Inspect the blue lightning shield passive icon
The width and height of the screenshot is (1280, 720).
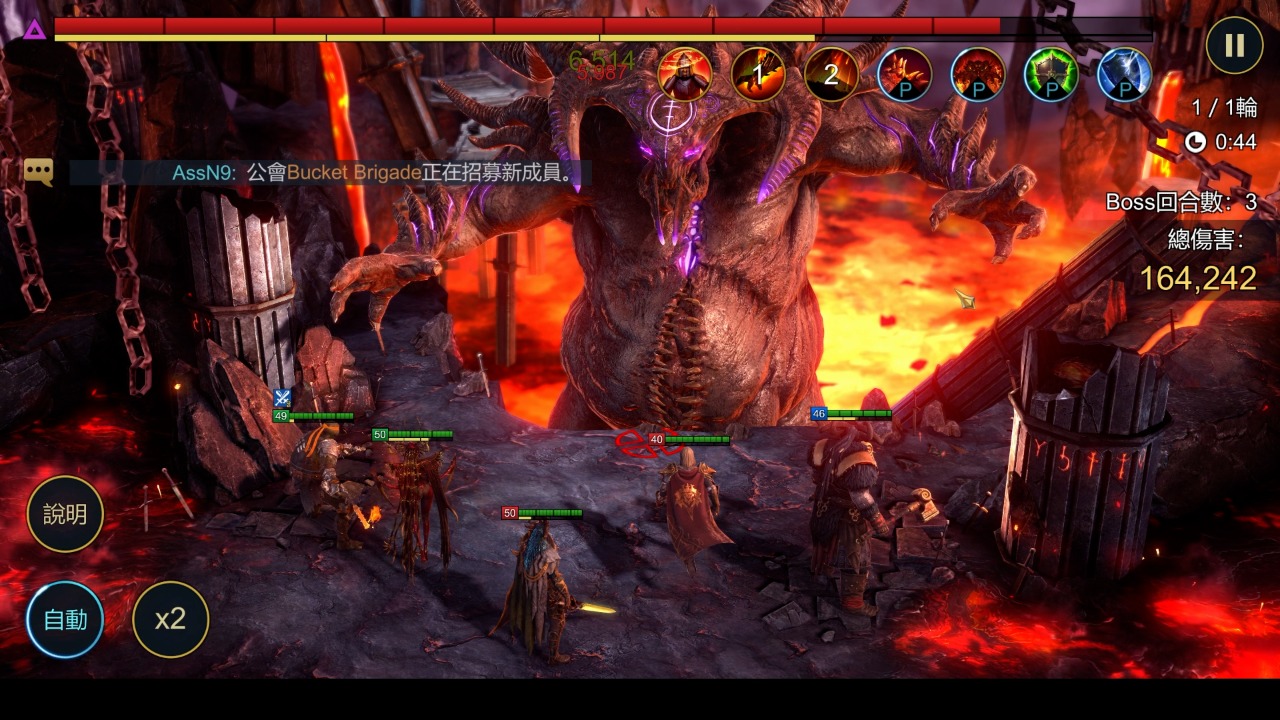(x=1124, y=74)
